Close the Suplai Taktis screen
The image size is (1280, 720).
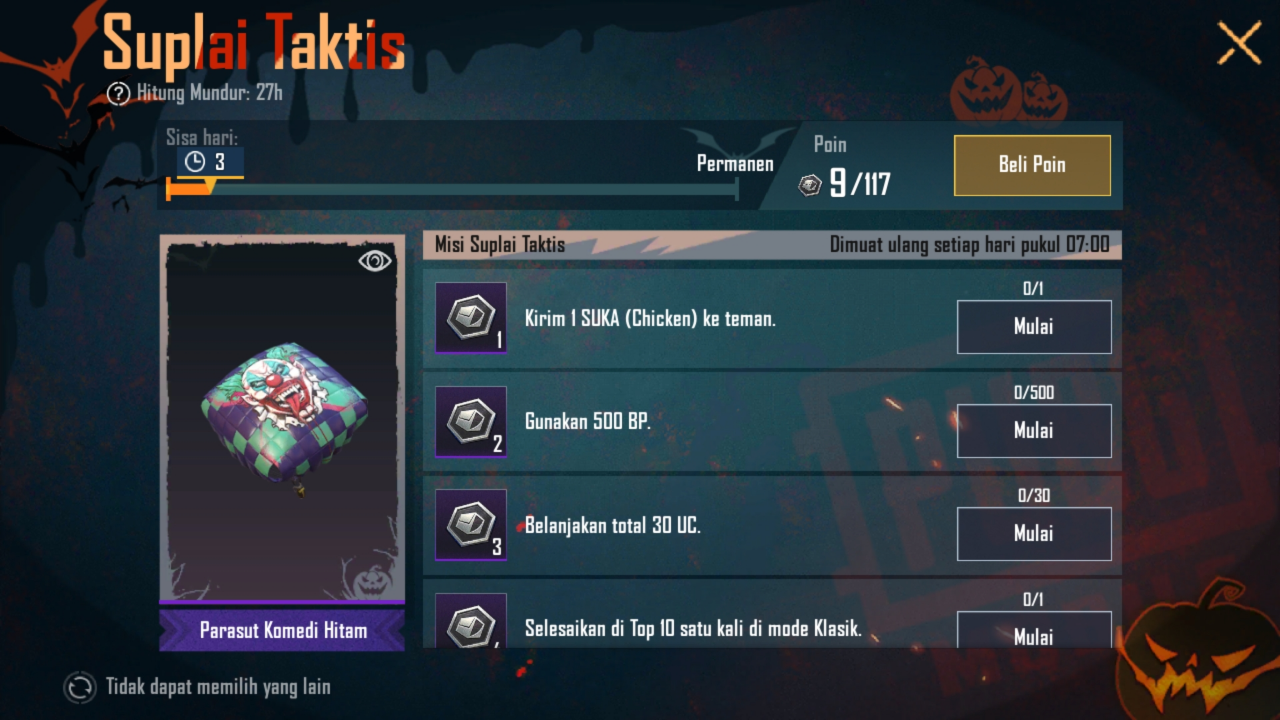pyautogui.click(x=1239, y=44)
